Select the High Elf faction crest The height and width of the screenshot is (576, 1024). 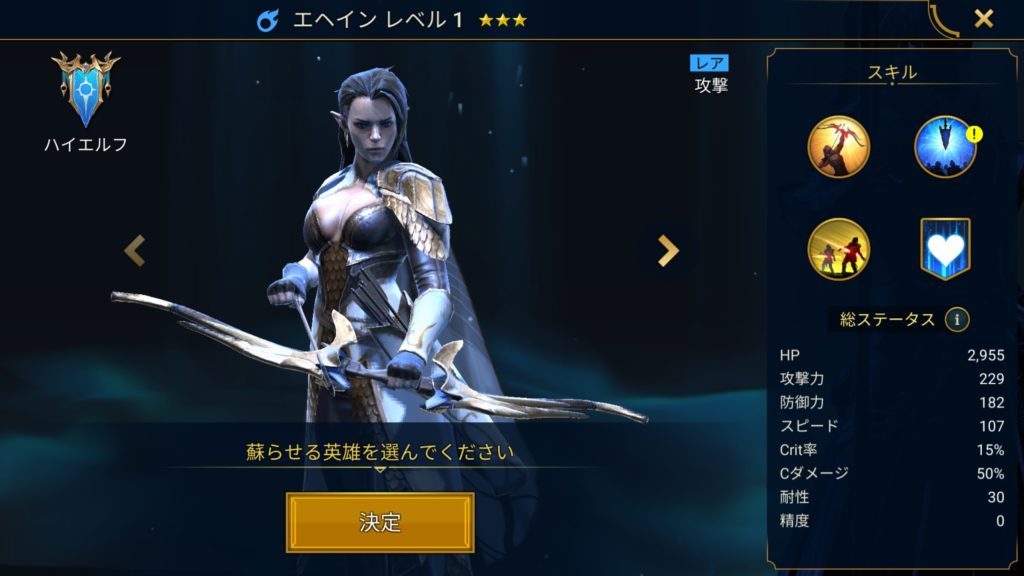pyautogui.click(x=85, y=90)
